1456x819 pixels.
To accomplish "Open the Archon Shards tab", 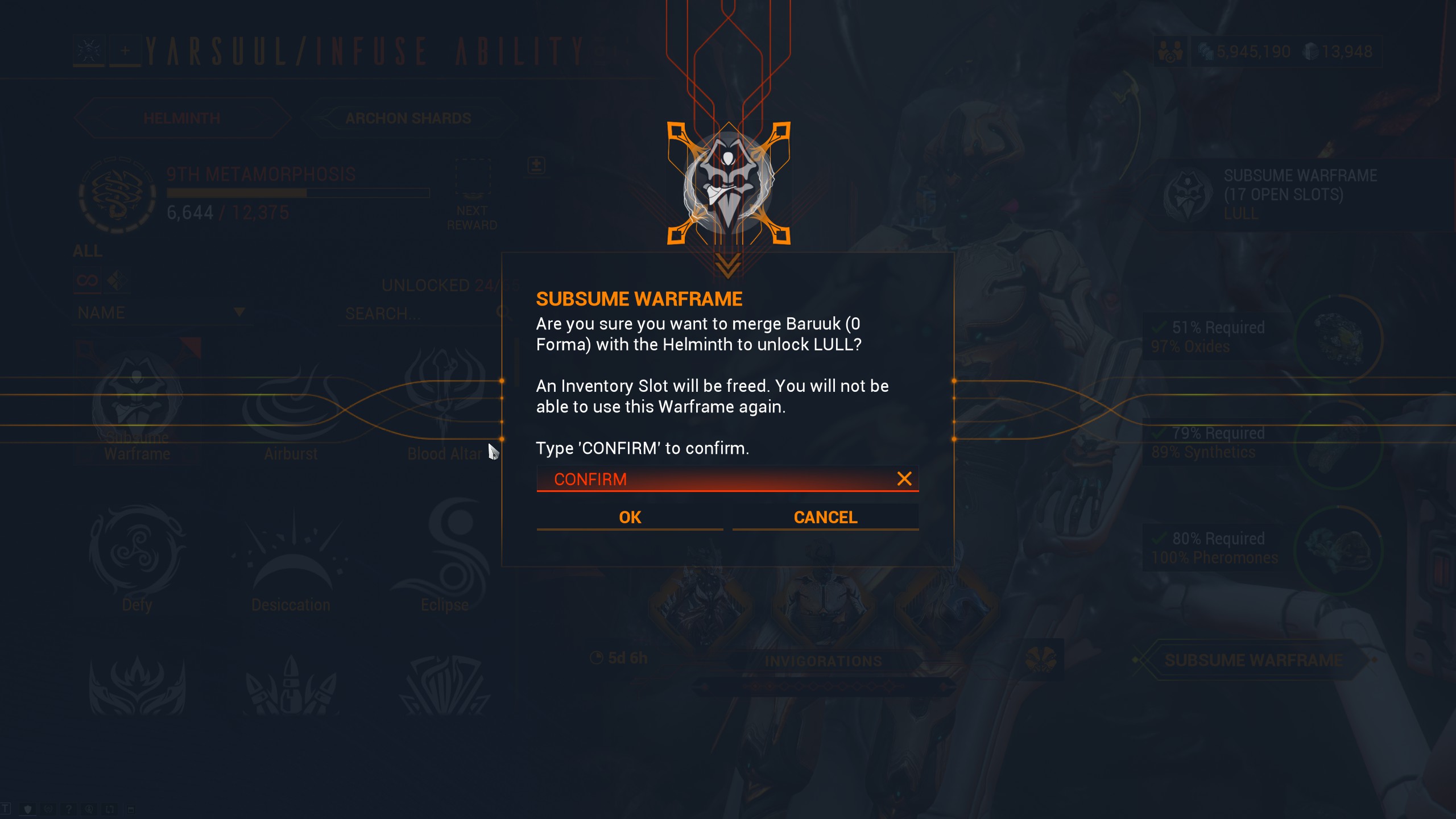I will click(x=408, y=118).
